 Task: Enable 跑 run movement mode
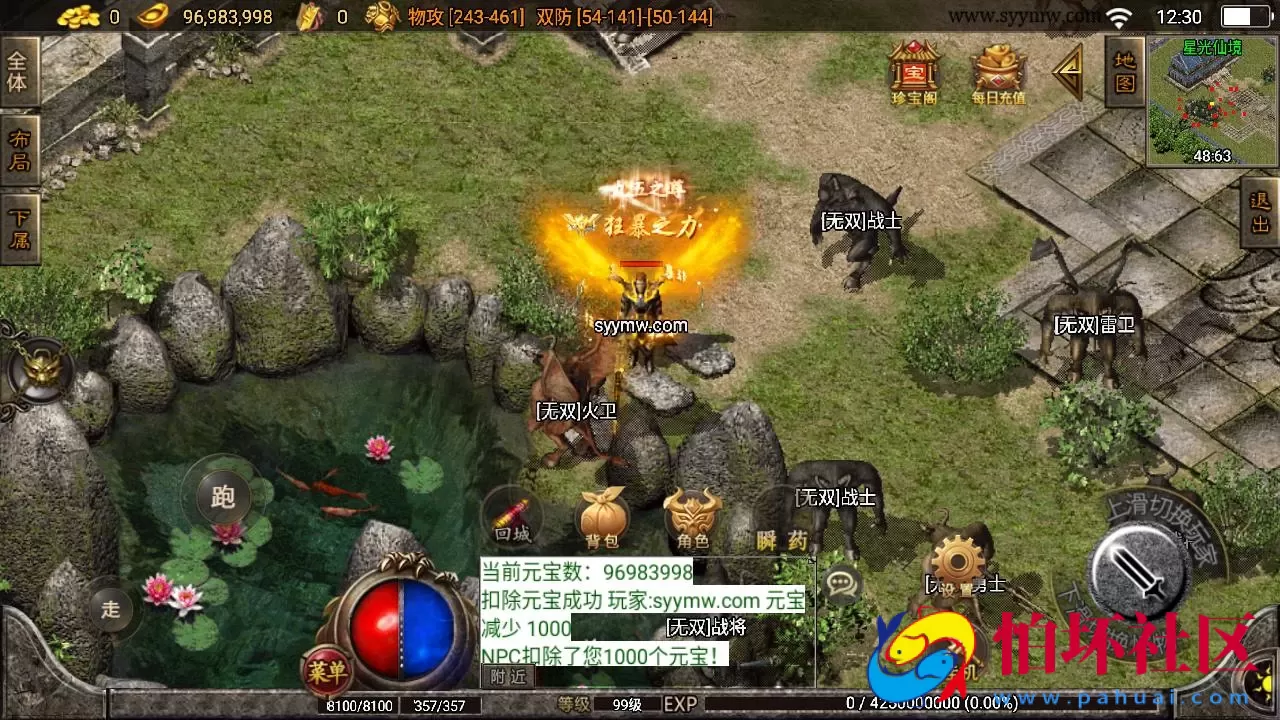click(x=222, y=497)
